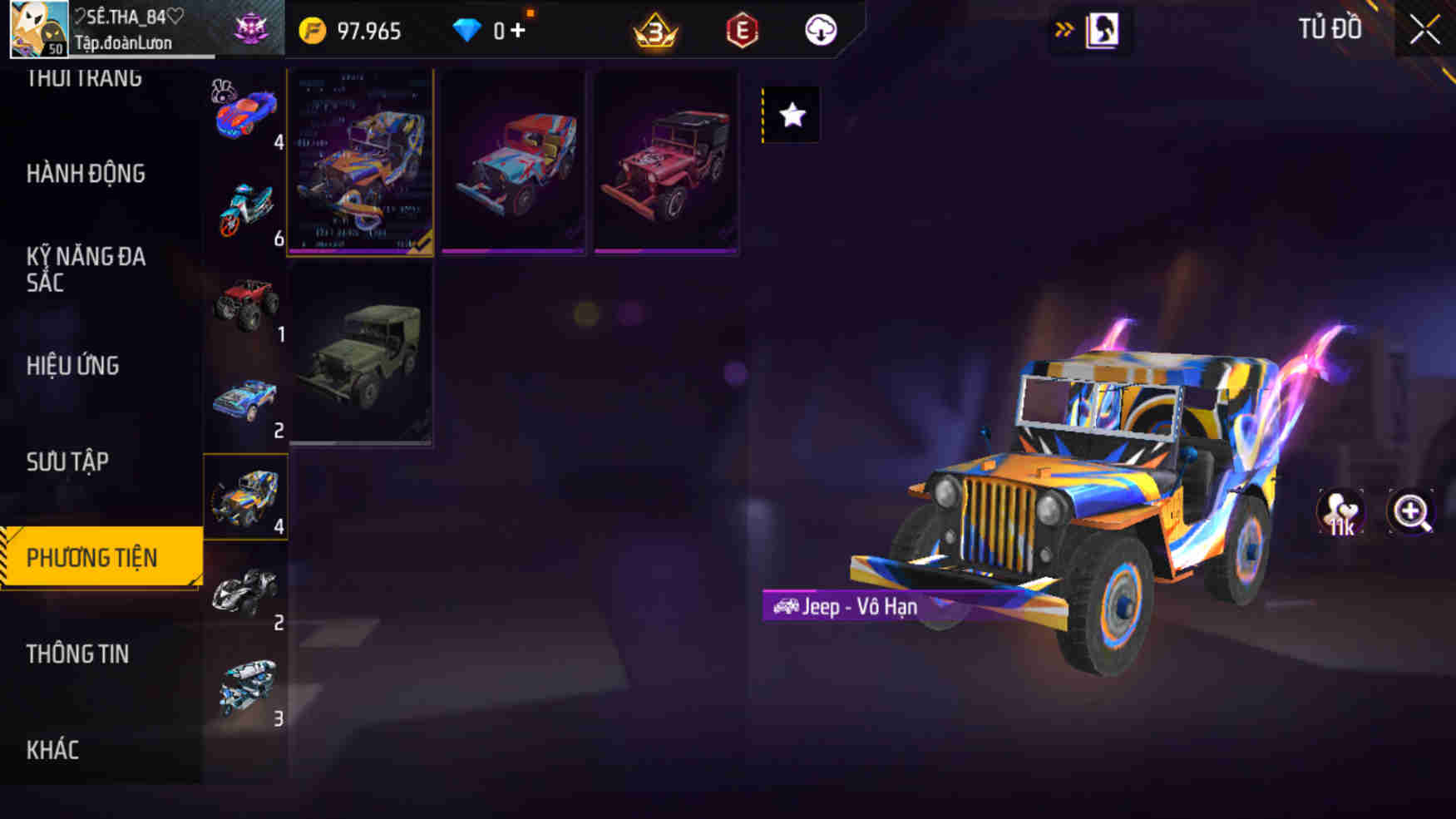This screenshot has width=1456, height=819.
Task: Open the SƯU TẬP category
Action: click(72, 461)
